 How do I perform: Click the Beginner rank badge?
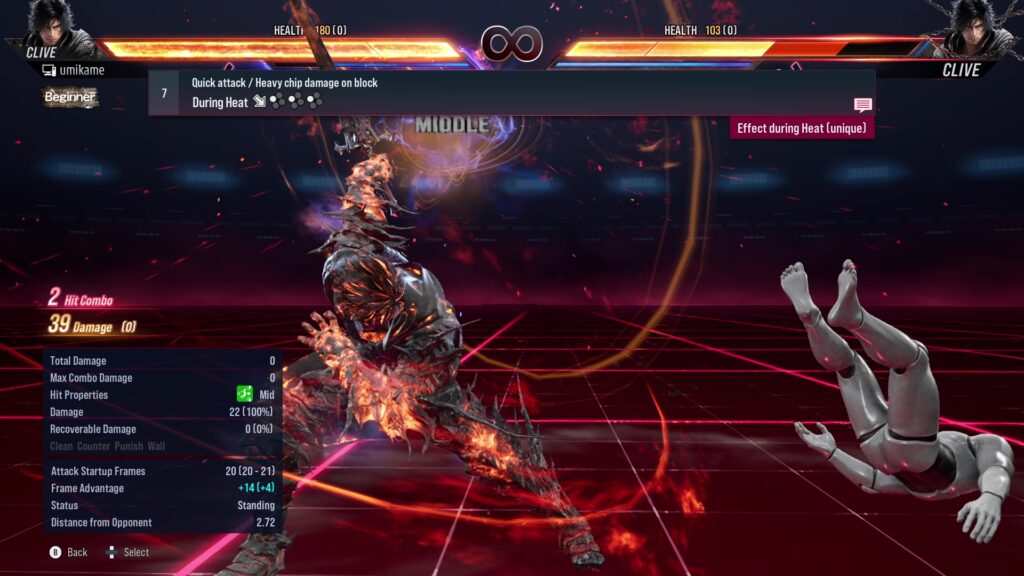pos(70,97)
